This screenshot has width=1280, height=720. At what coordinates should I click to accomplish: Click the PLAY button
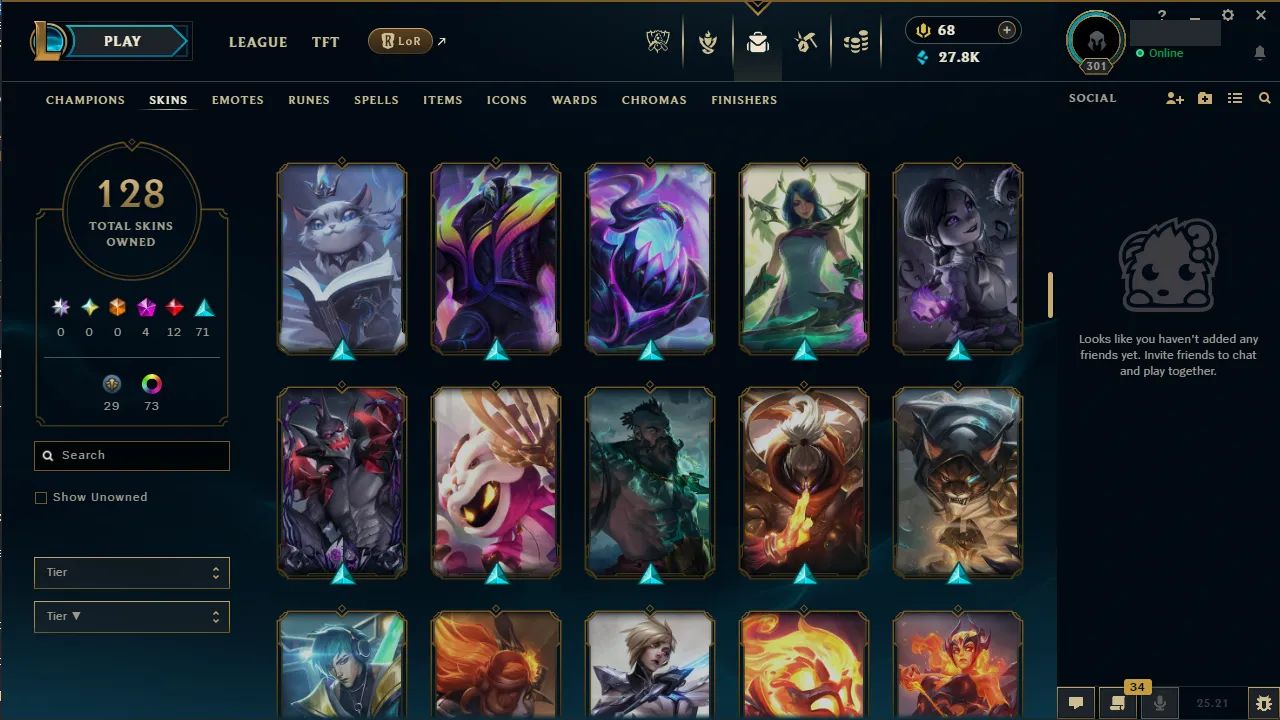tap(122, 41)
